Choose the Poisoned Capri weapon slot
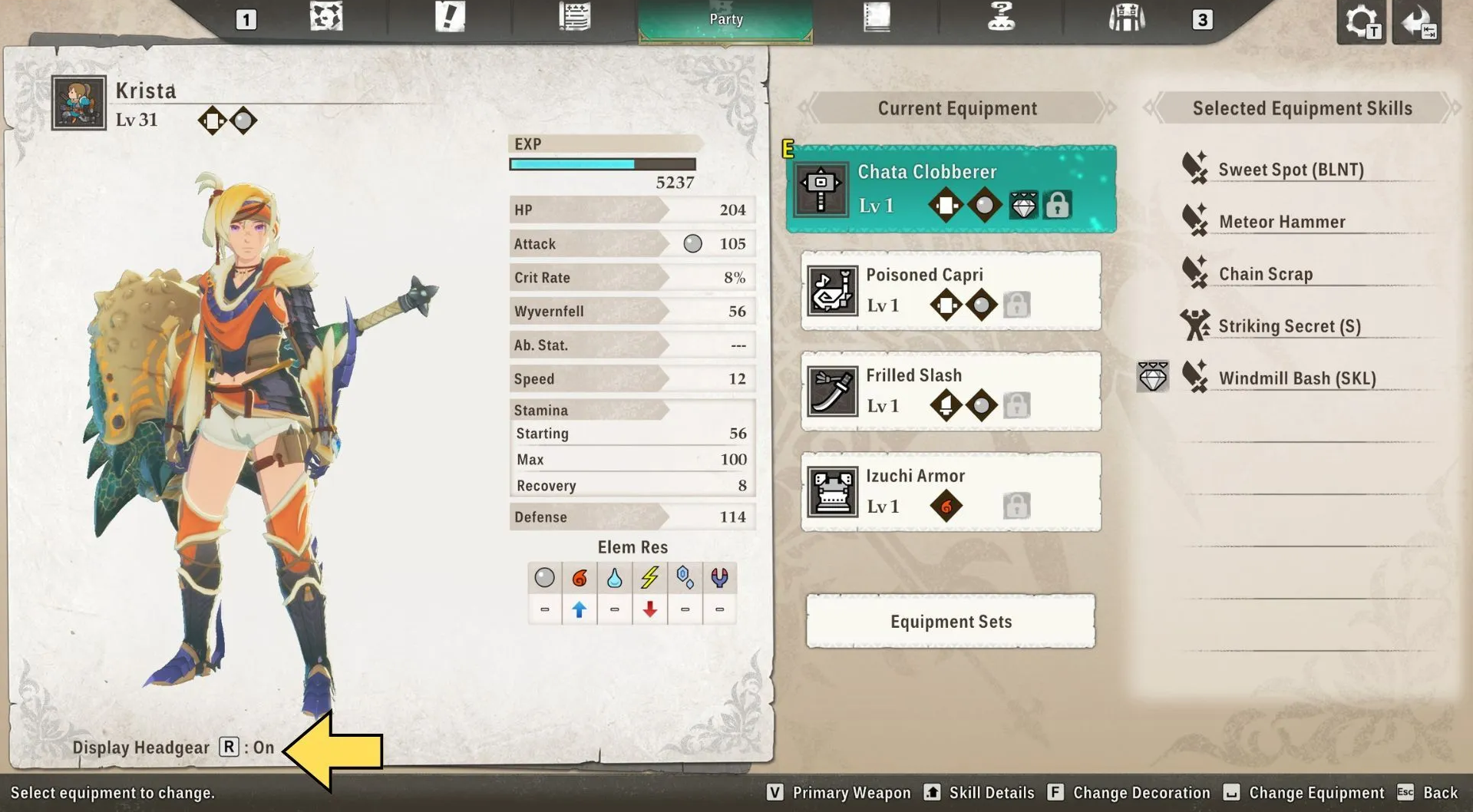 click(x=950, y=291)
